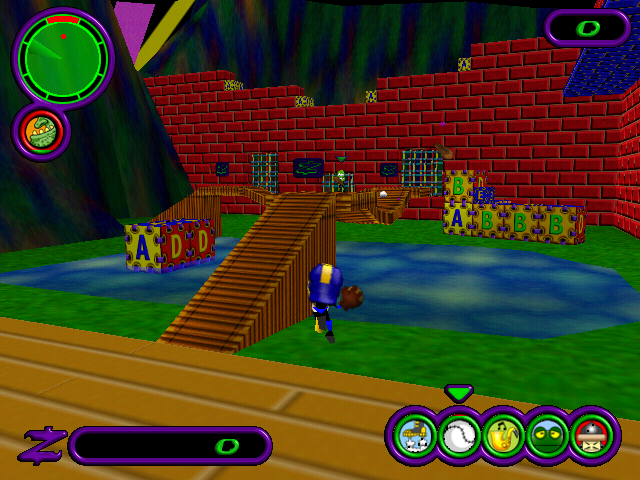The image size is (640, 480).
Task: Choose the chattering teeth toy icon
Action: 413,437
